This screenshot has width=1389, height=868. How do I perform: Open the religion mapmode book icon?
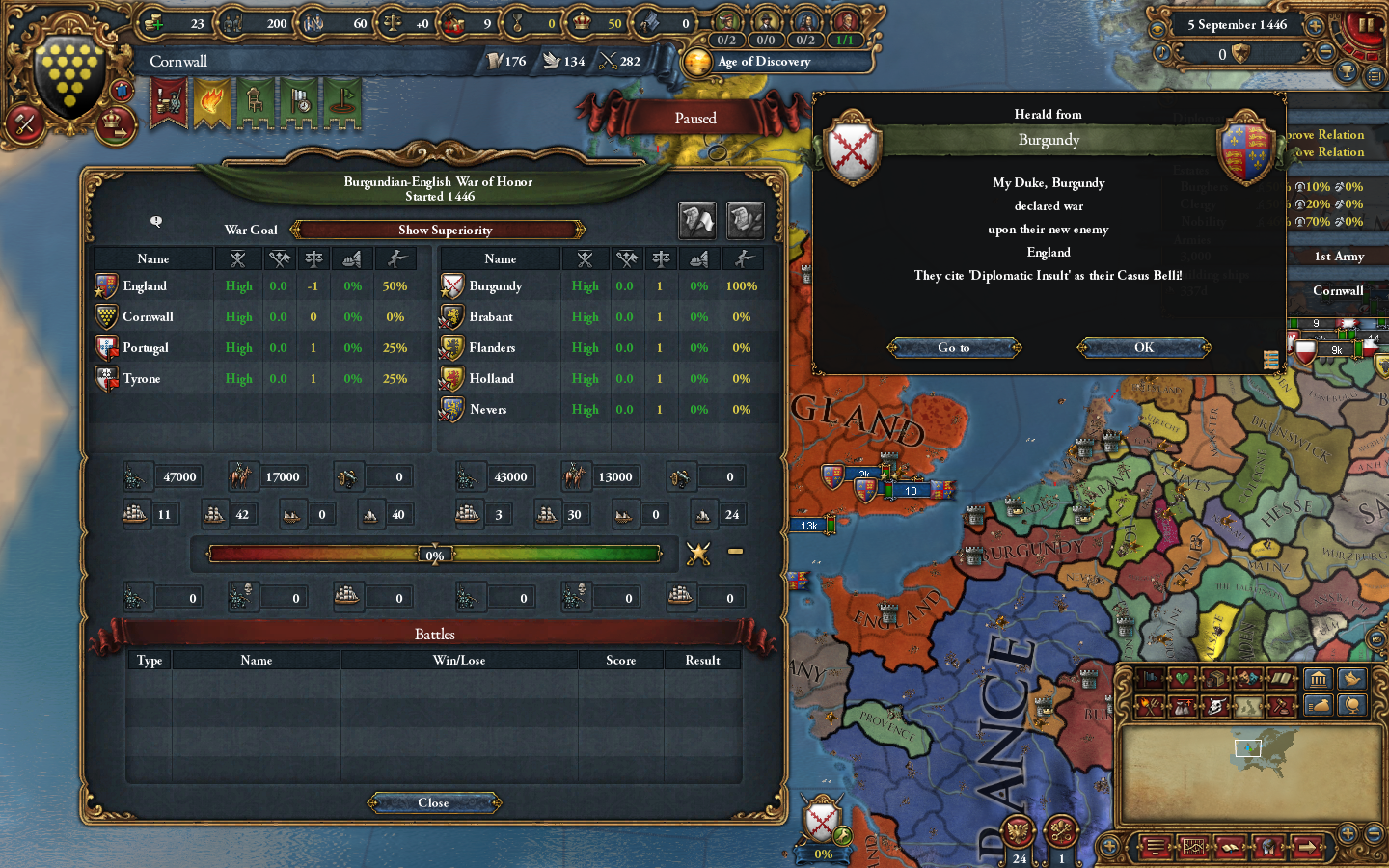[1280, 678]
